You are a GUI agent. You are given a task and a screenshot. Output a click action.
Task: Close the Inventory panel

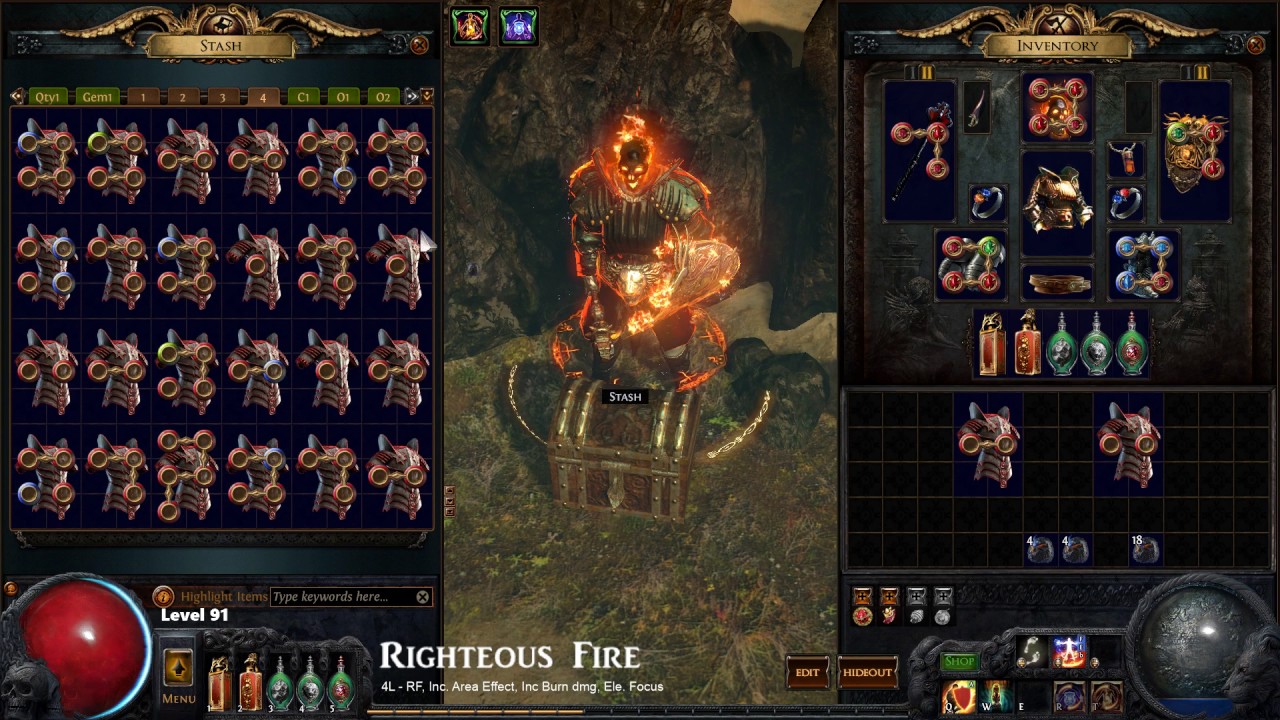pyautogui.click(x=1257, y=45)
